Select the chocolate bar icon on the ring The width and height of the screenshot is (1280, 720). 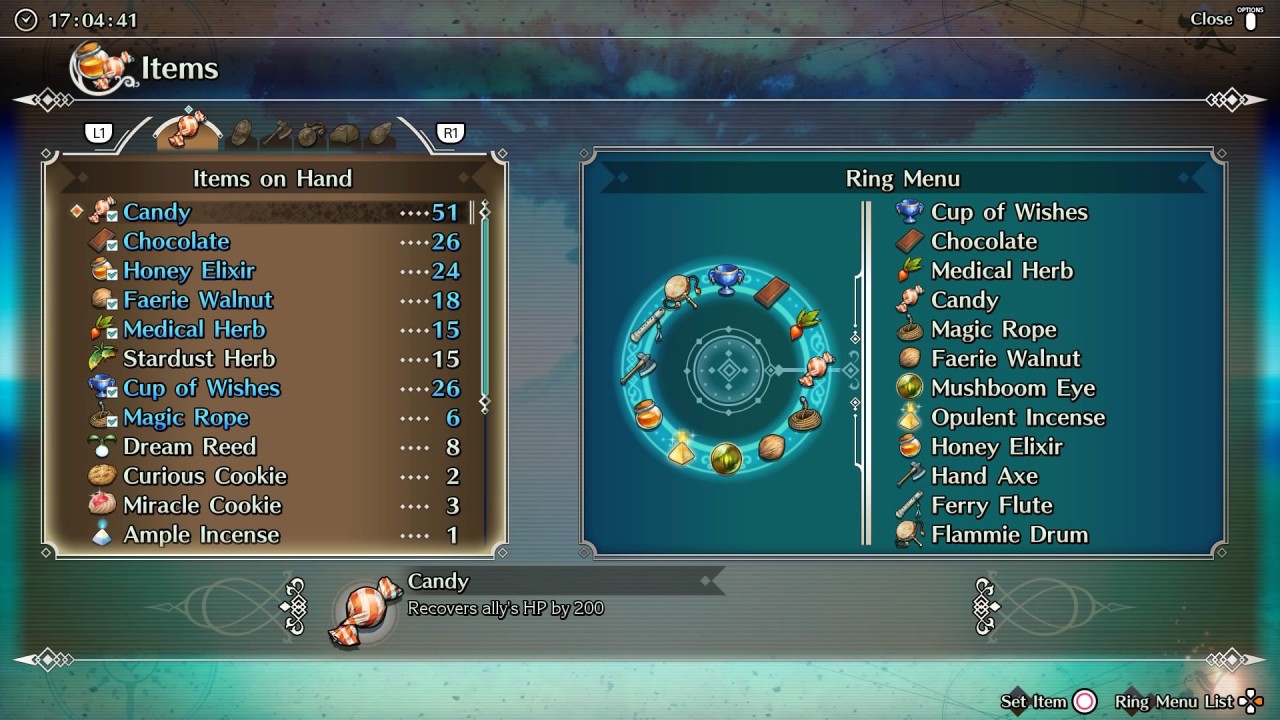(x=771, y=292)
